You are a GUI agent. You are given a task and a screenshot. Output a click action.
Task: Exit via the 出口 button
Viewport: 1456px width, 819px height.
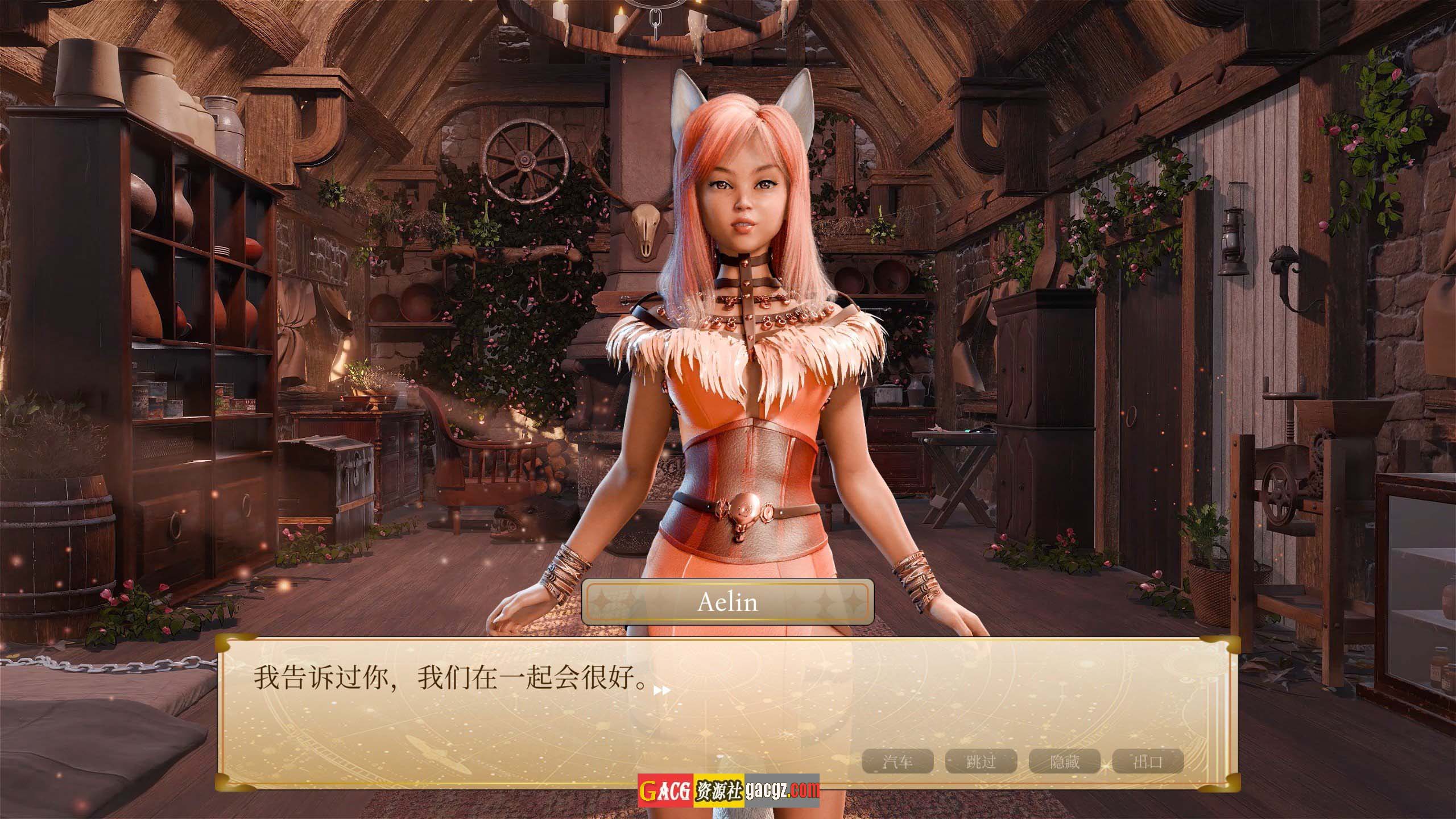(1148, 762)
